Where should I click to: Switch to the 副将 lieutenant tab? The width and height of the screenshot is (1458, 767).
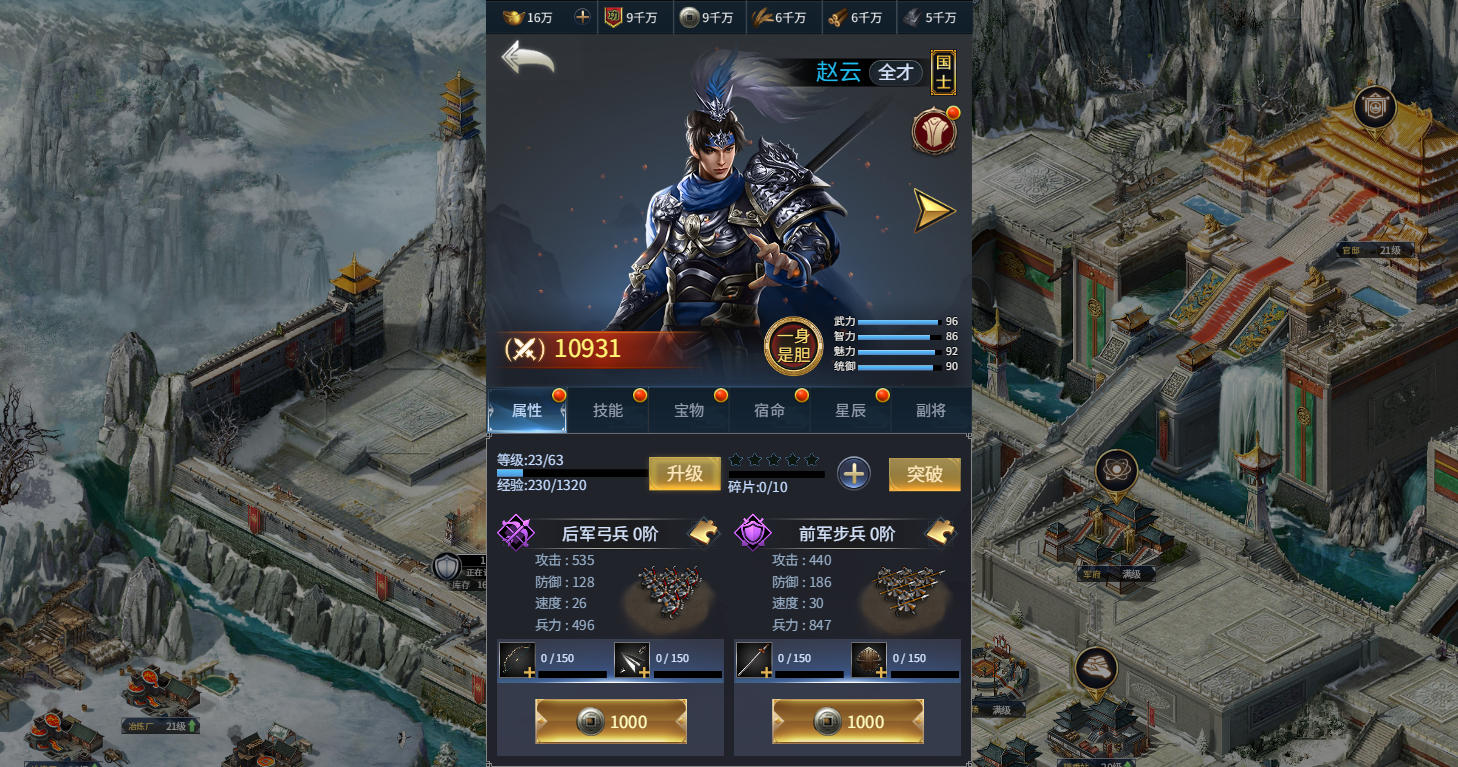931,411
